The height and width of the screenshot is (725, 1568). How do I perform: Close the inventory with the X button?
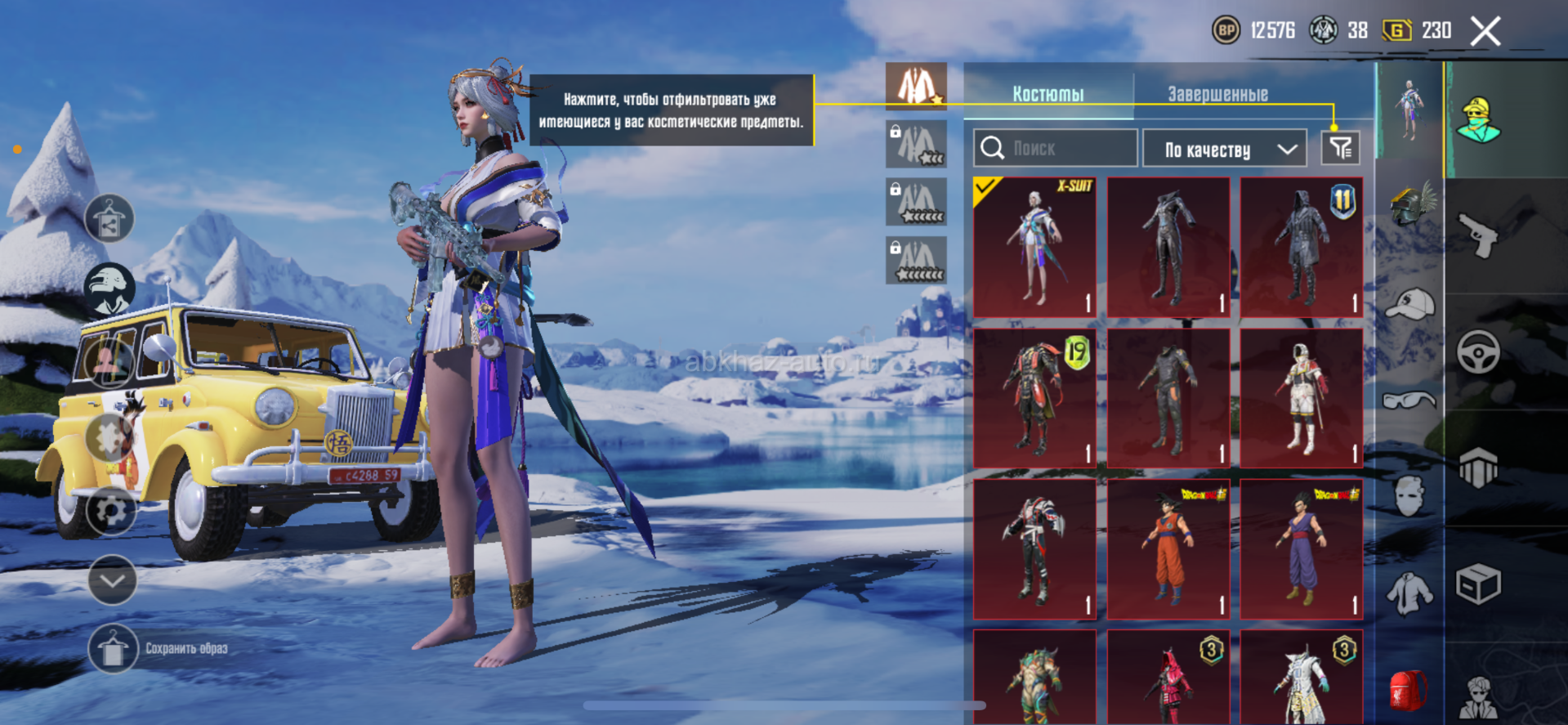(1485, 32)
